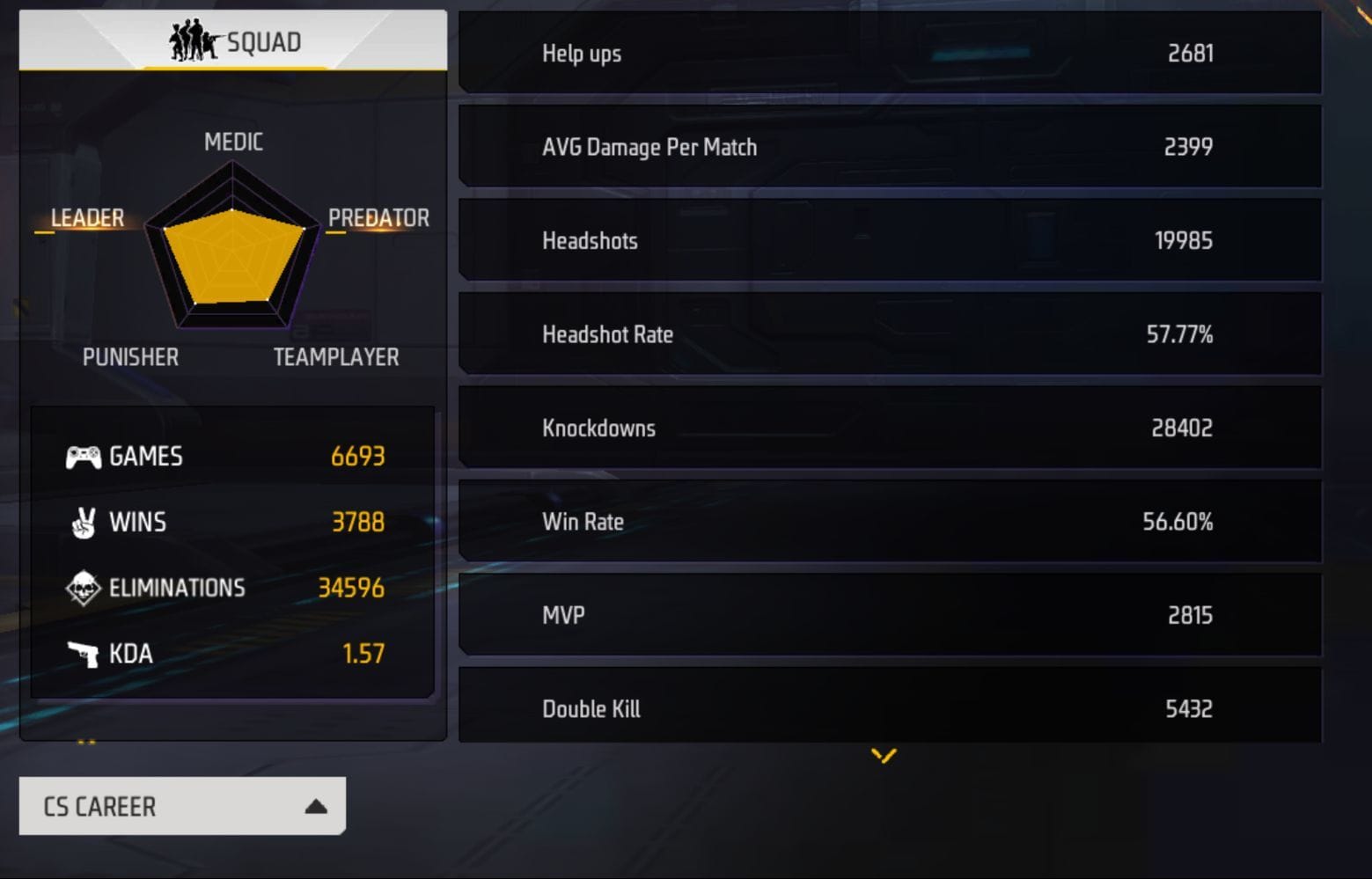This screenshot has height=879, width=1372.
Task: Open the Headshot Rate stat row
Action: 889,334
